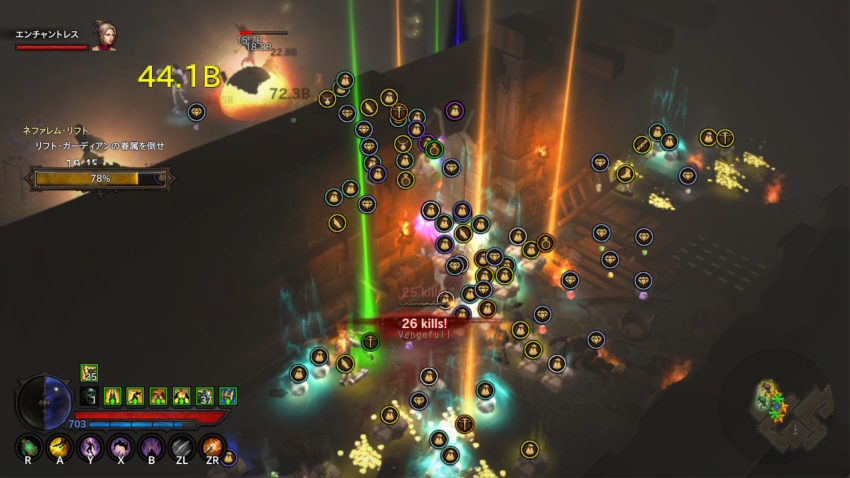The width and height of the screenshot is (850, 478).
Task: Use the green potion skill slot
Action: pos(30,446)
